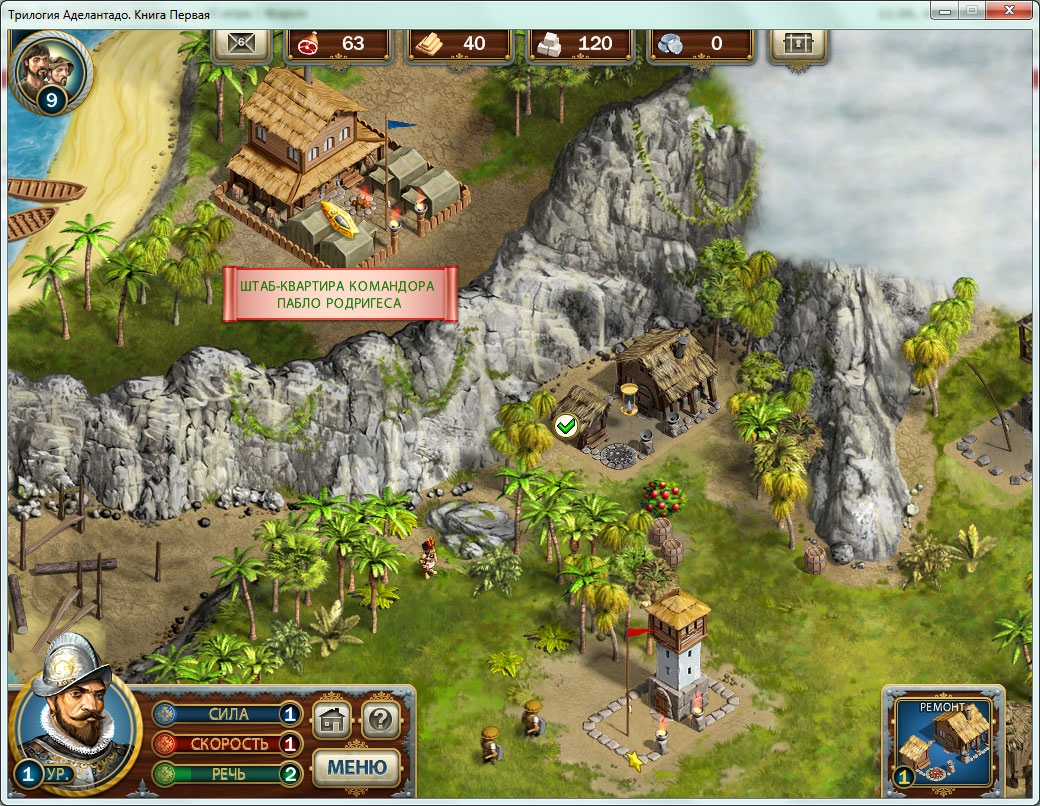Minimize the game window
Viewport: 1040px width, 806px height.
click(x=944, y=10)
